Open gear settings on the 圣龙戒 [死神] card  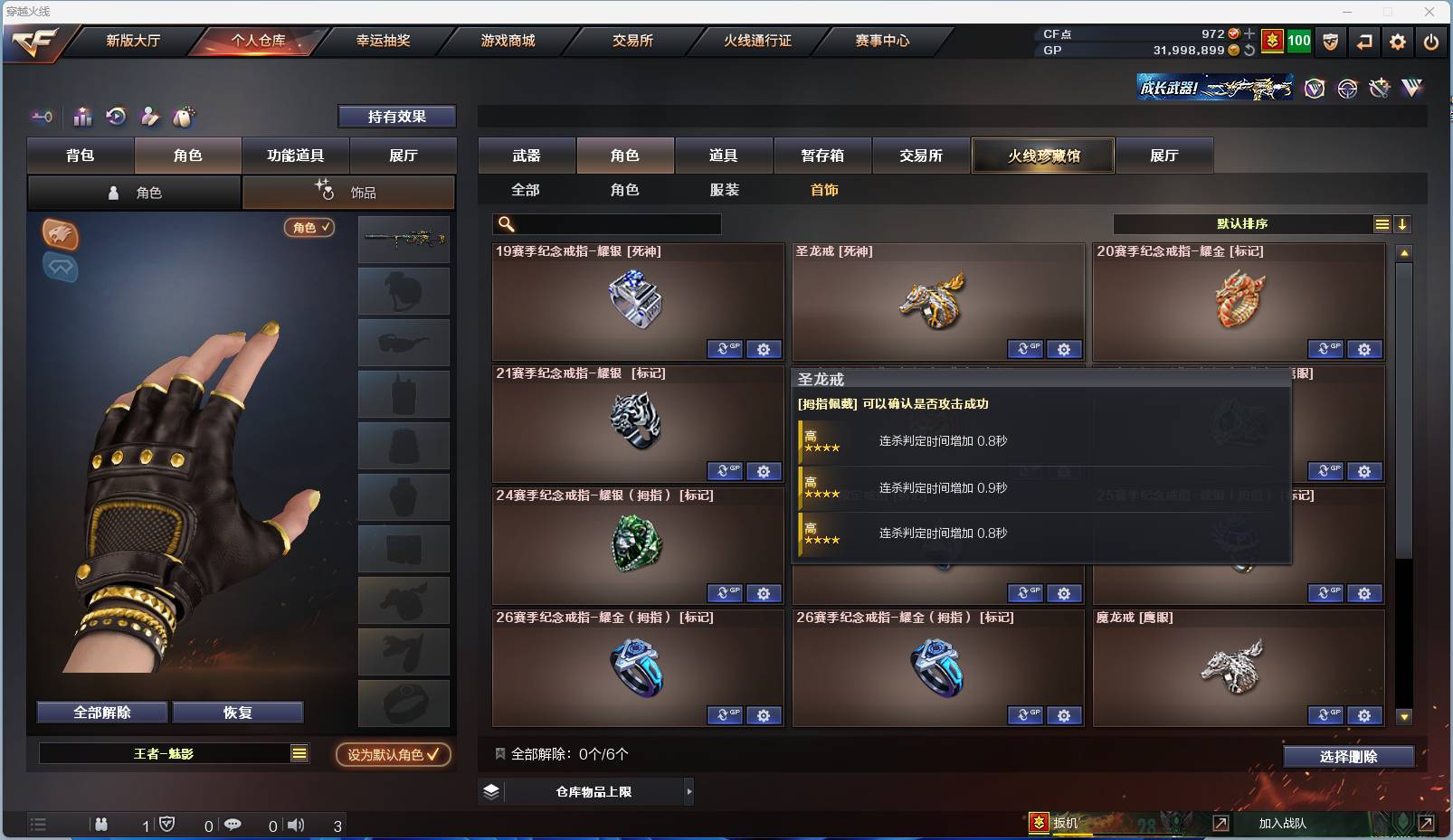(1065, 349)
